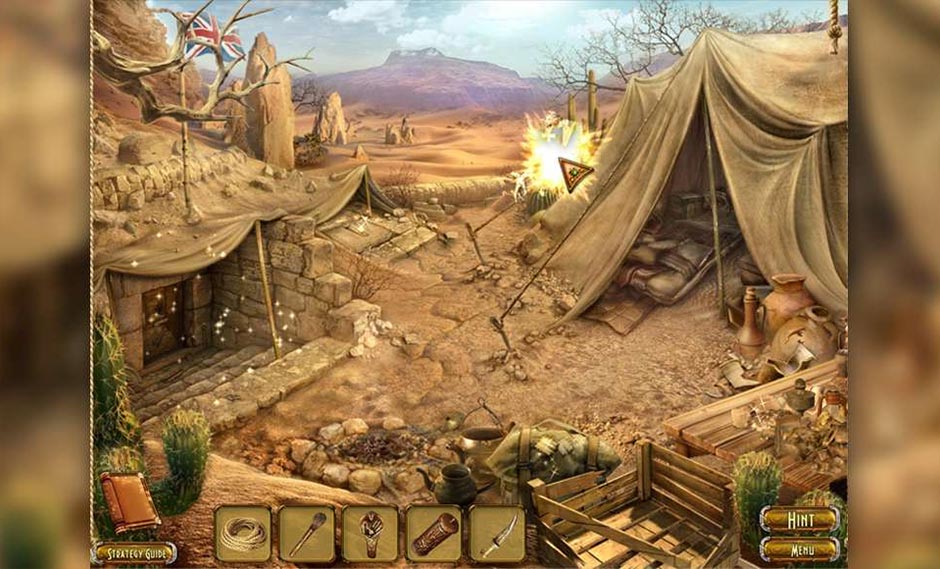Pick the brush tool from inventory
The height and width of the screenshot is (569, 940).
click(x=306, y=533)
